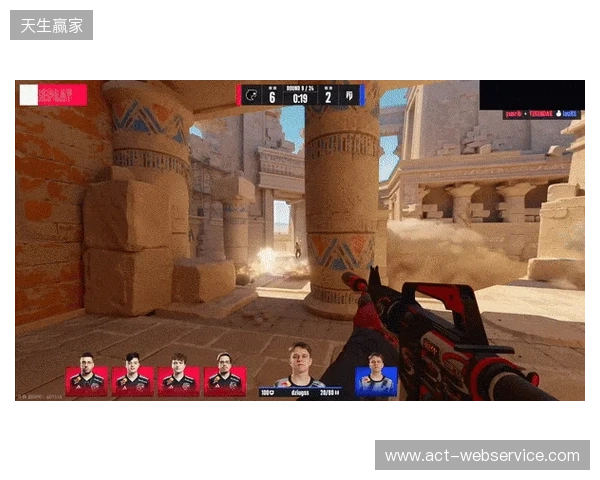Click the observed player's center portrait
This screenshot has height=480, width=600.
click(x=300, y=365)
